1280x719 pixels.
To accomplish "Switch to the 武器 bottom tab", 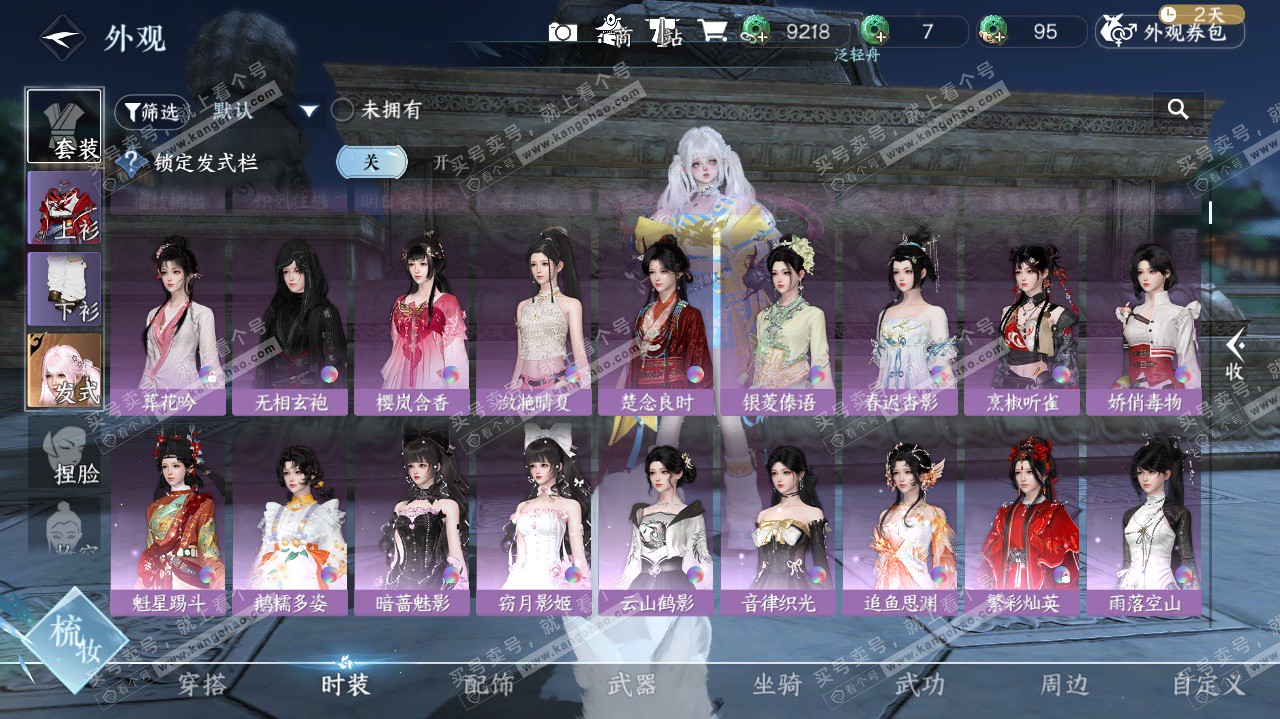I will [x=632, y=685].
